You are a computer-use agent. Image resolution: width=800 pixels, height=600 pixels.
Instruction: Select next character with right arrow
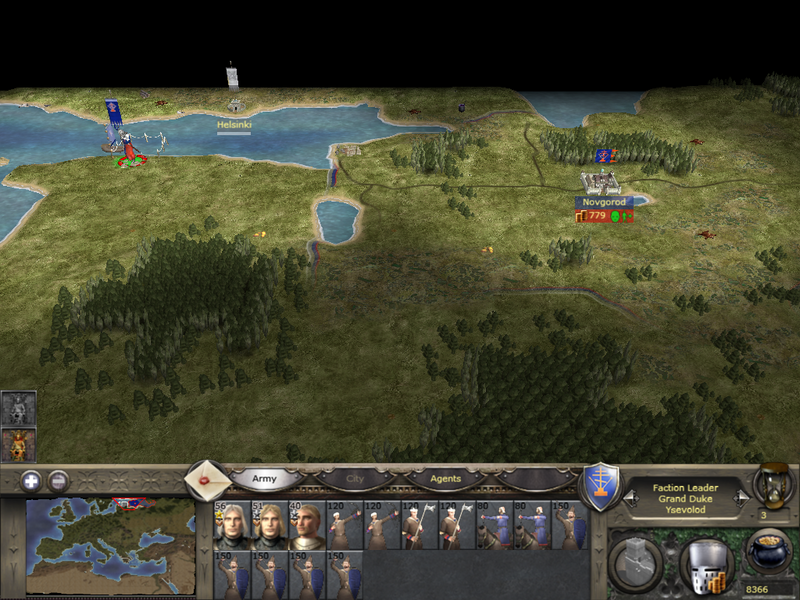pyautogui.click(x=742, y=495)
